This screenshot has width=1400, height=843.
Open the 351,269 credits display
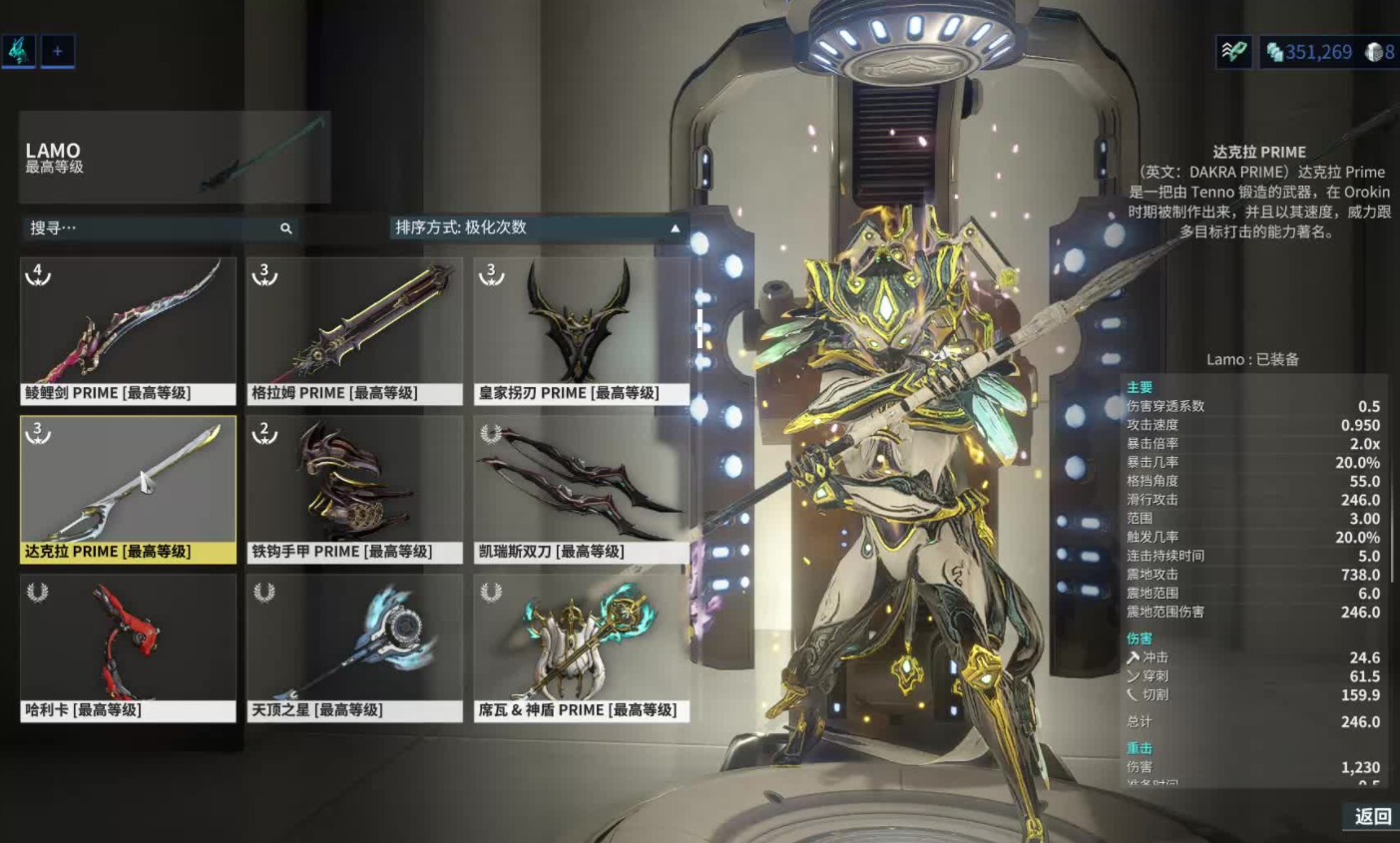[1309, 52]
